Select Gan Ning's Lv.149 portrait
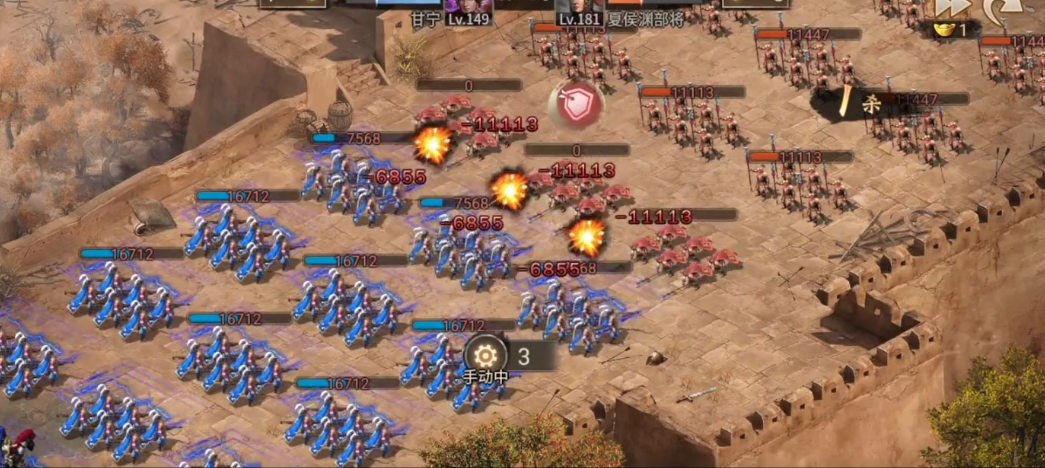Viewport: 1045px width, 468px height. pyautogui.click(x=466, y=6)
